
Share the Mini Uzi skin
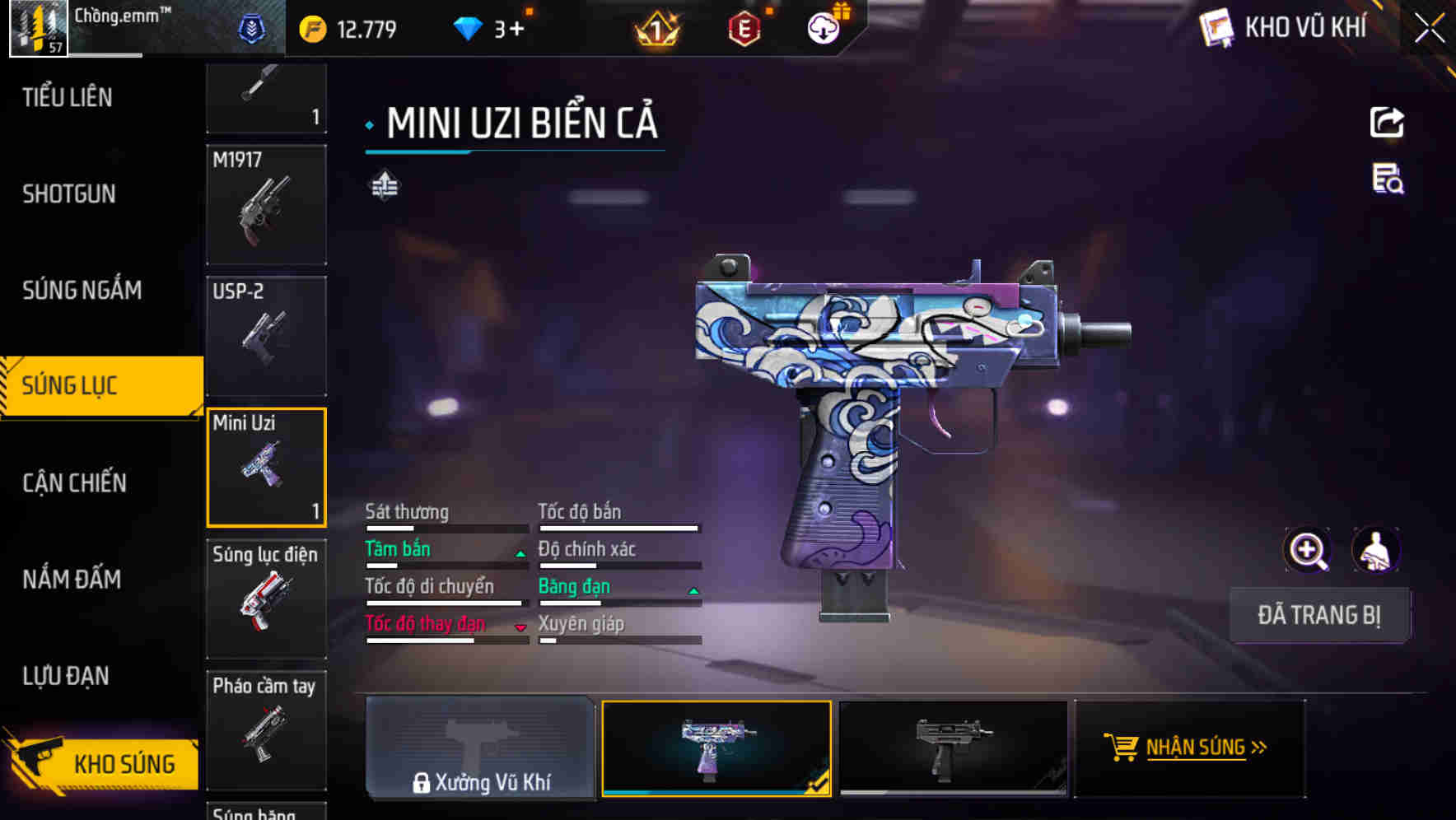tap(1387, 123)
